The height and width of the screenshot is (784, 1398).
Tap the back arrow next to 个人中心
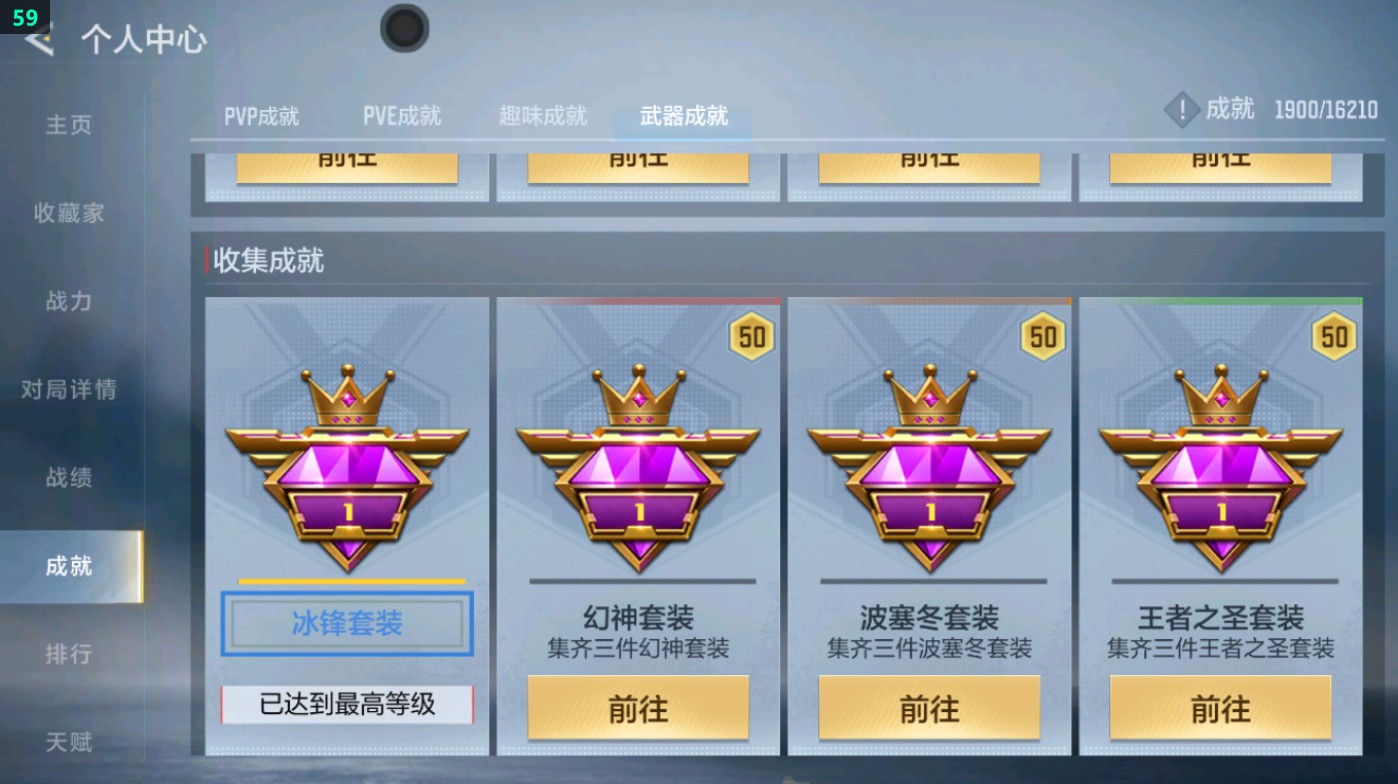tap(36, 41)
